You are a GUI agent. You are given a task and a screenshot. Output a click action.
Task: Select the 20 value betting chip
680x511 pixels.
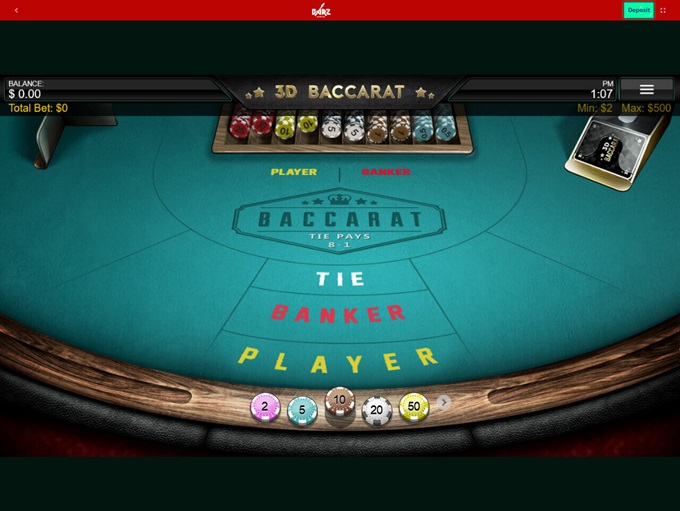coord(376,409)
